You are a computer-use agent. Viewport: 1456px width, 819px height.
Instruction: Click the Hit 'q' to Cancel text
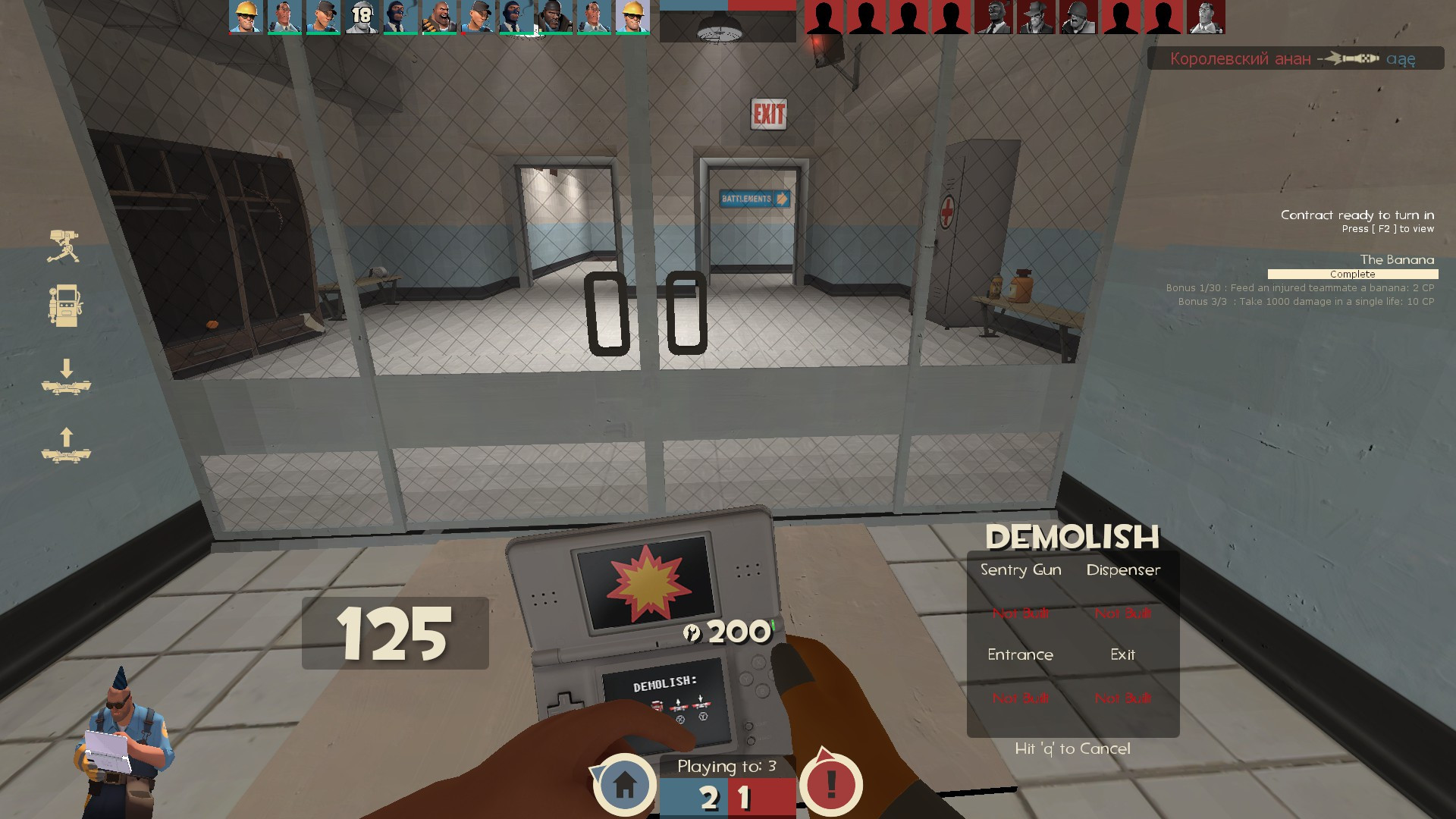[1072, 748]
